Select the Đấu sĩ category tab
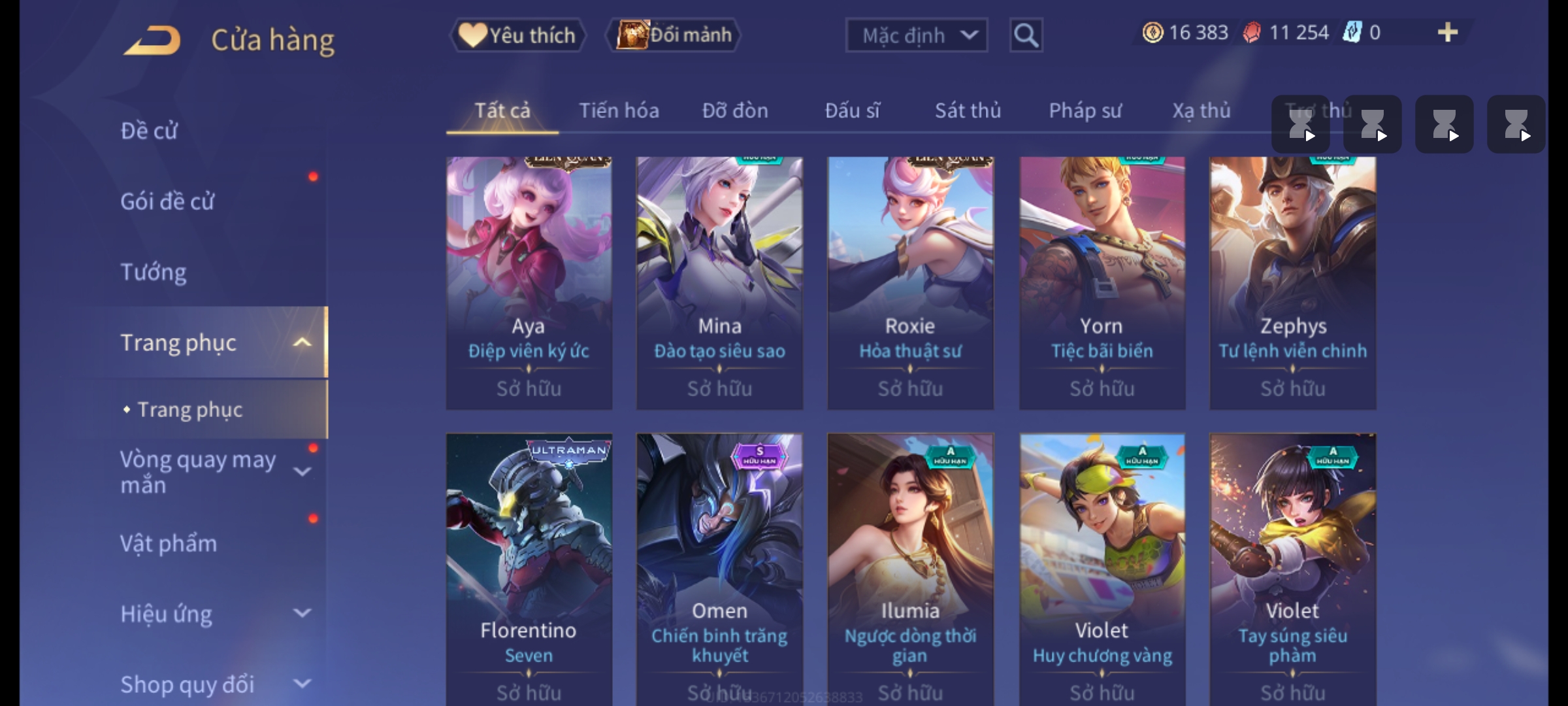The height and width of the screenshot is (706, 1568). [852, 111]
